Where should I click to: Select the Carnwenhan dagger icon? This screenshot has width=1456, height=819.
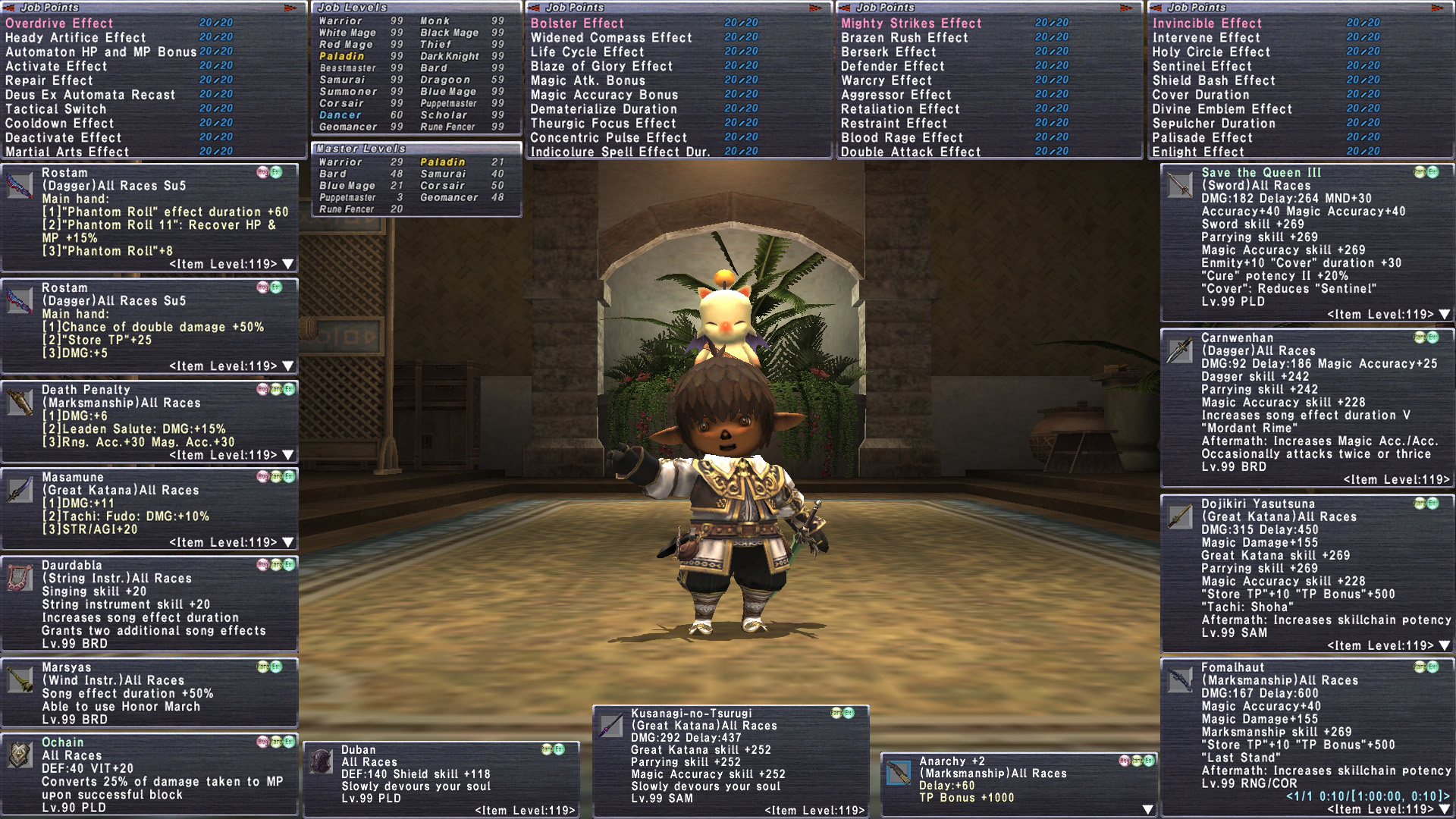(1179, 350)
